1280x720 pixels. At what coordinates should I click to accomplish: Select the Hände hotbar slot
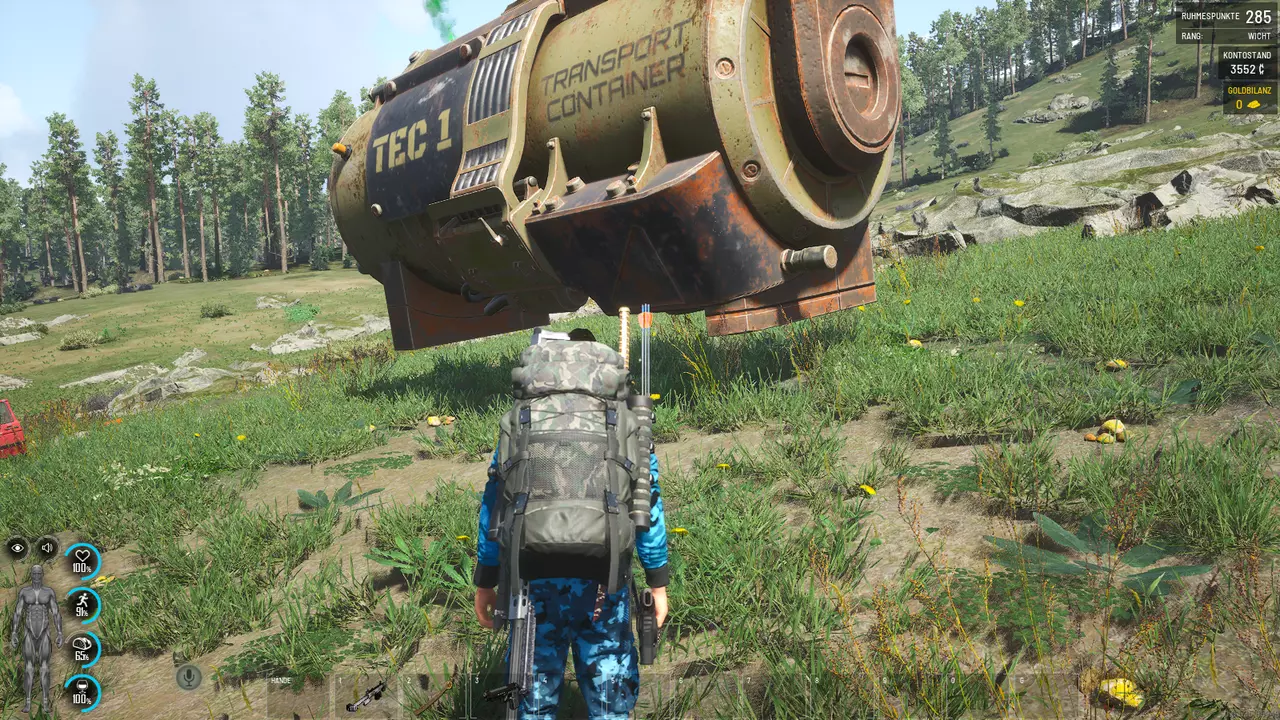[x=297, y=695]
